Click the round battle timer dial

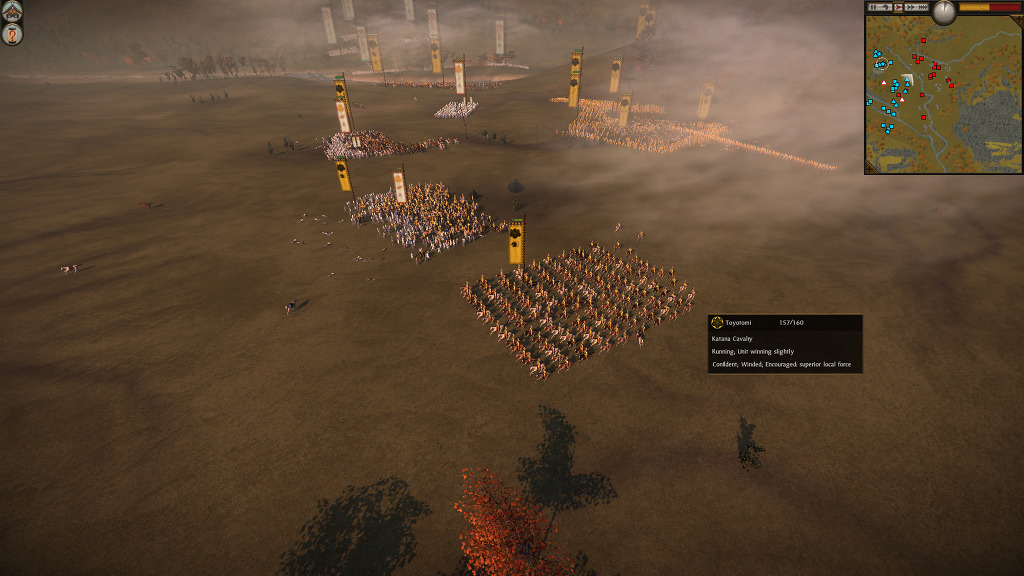(x=944, y=11)
